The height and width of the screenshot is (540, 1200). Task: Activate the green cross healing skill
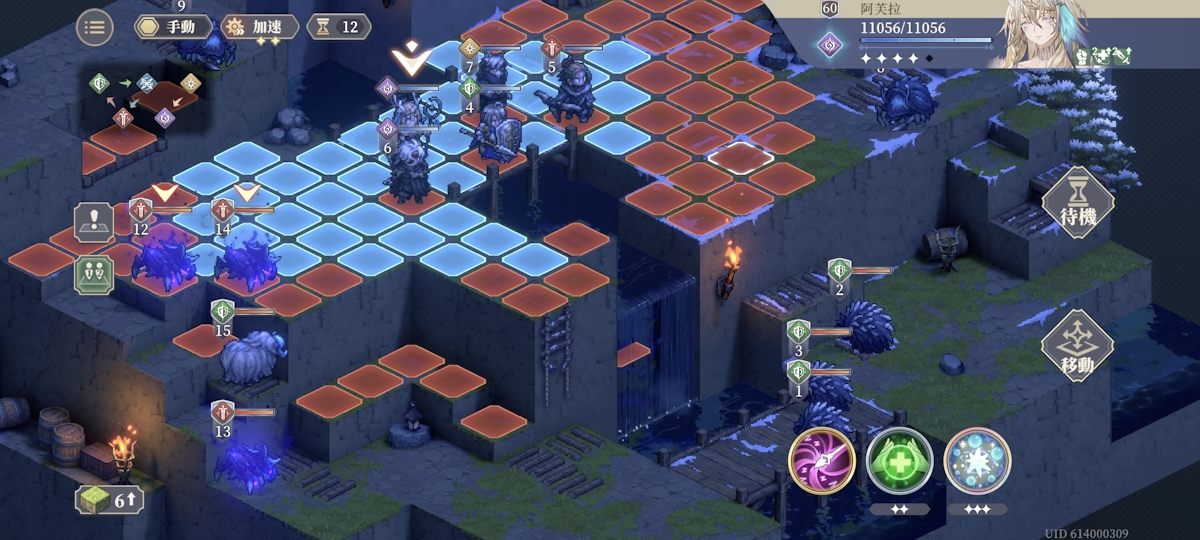point(899,461)
